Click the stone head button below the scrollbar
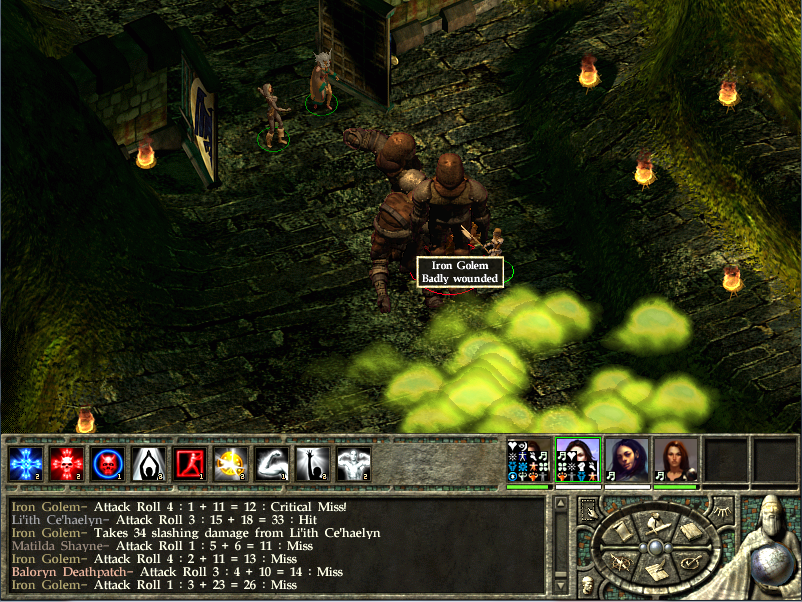 pyautogui.click(x=586, y=583)
